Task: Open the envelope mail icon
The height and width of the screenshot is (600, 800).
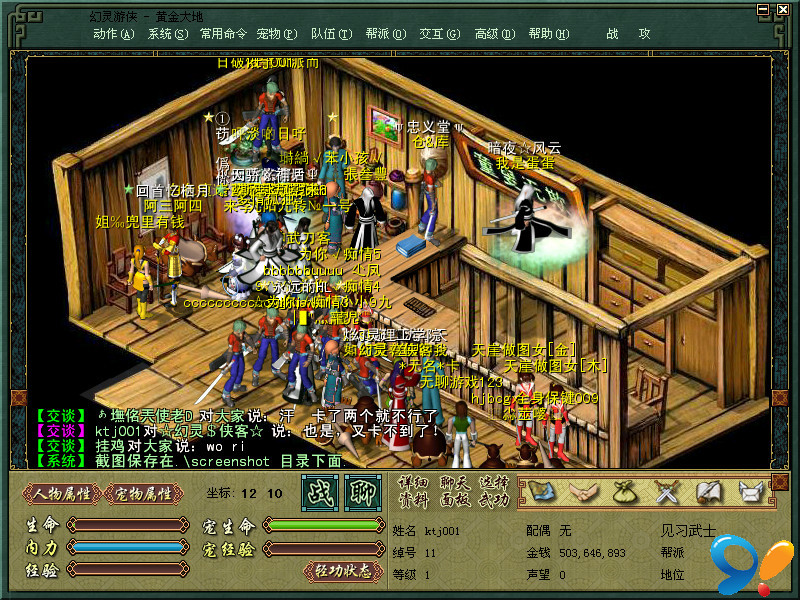Action: point(750,491)
